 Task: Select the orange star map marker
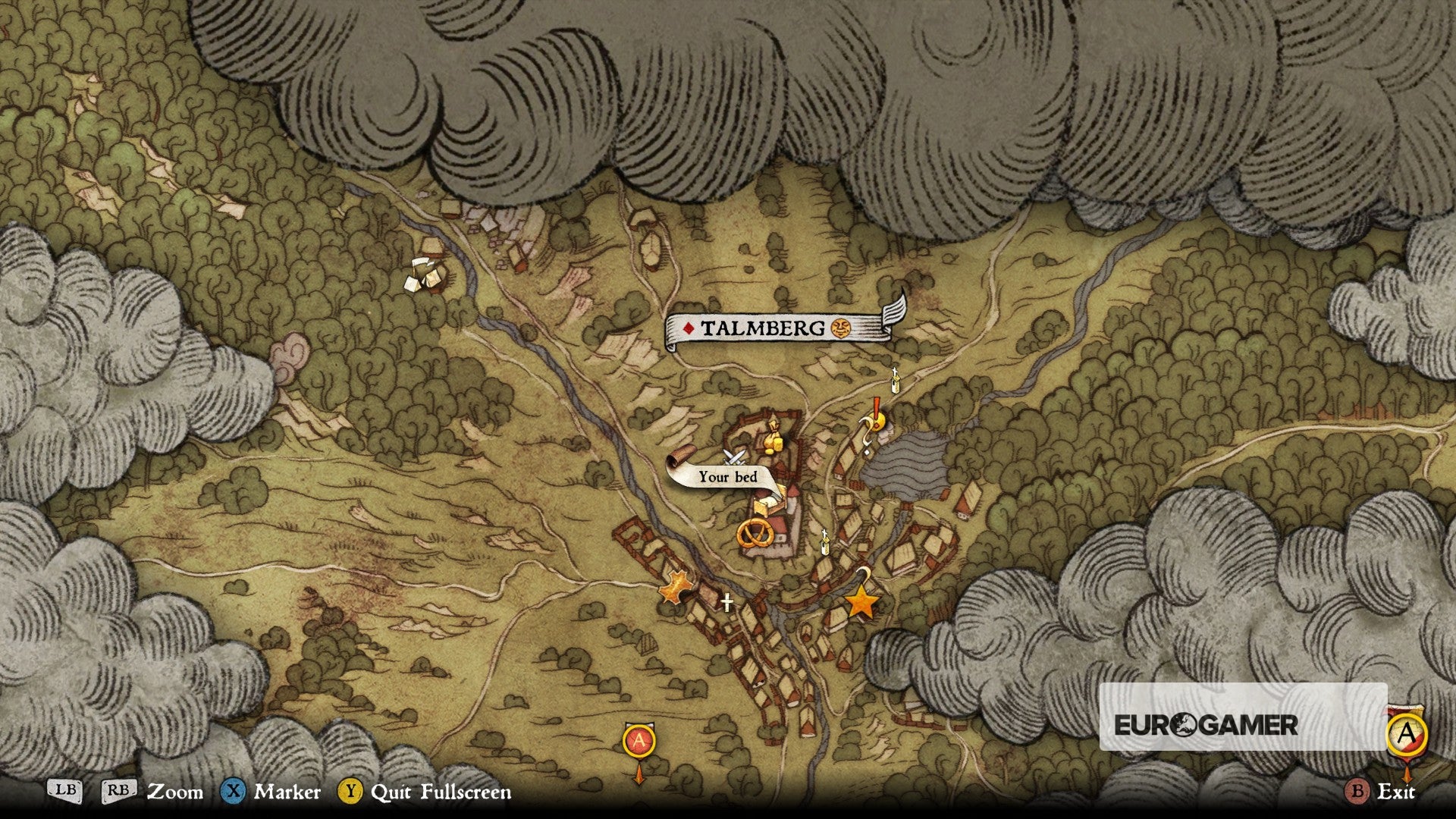pos(861,604)
